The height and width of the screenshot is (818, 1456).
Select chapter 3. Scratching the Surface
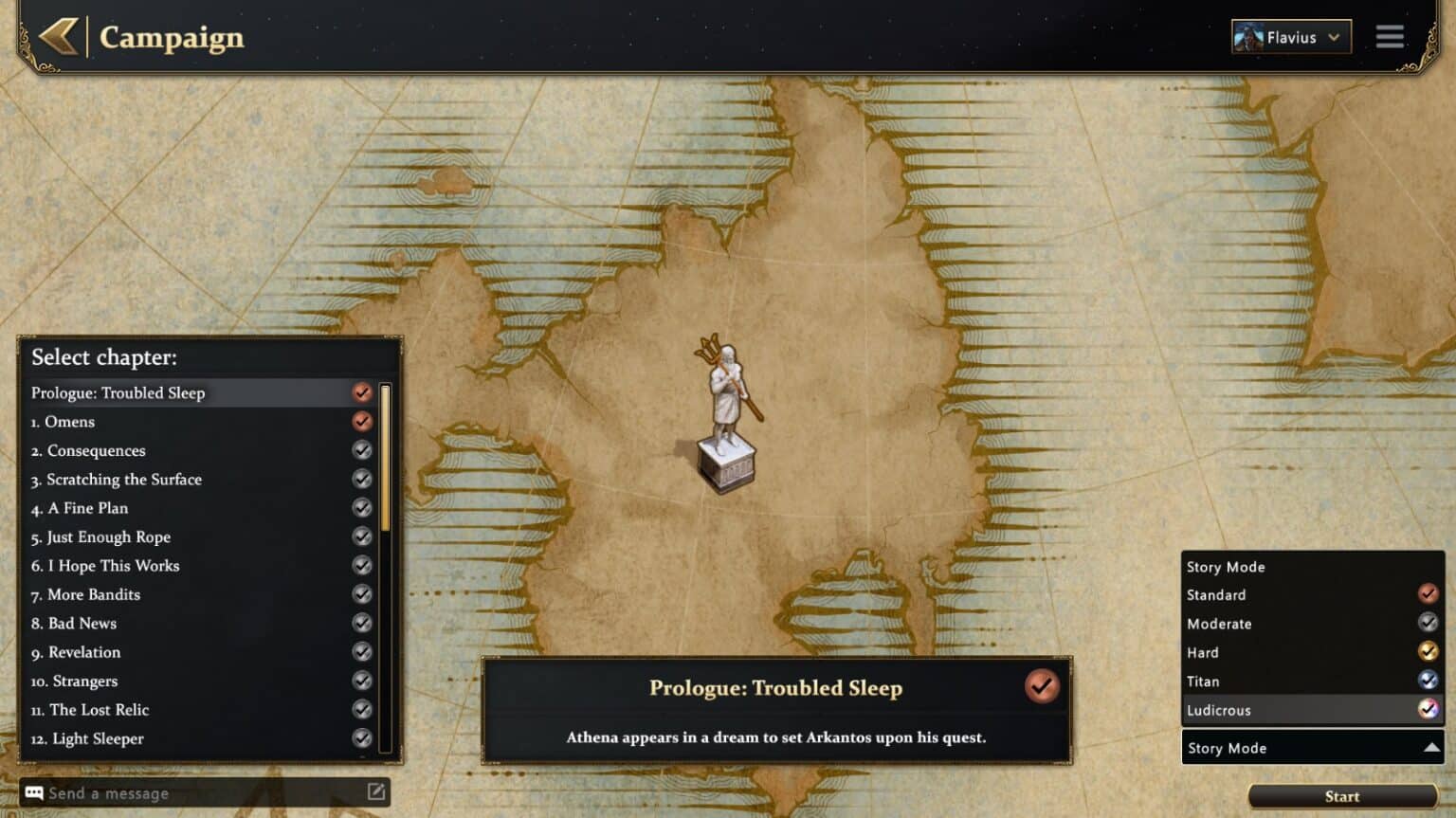point(124,480)
